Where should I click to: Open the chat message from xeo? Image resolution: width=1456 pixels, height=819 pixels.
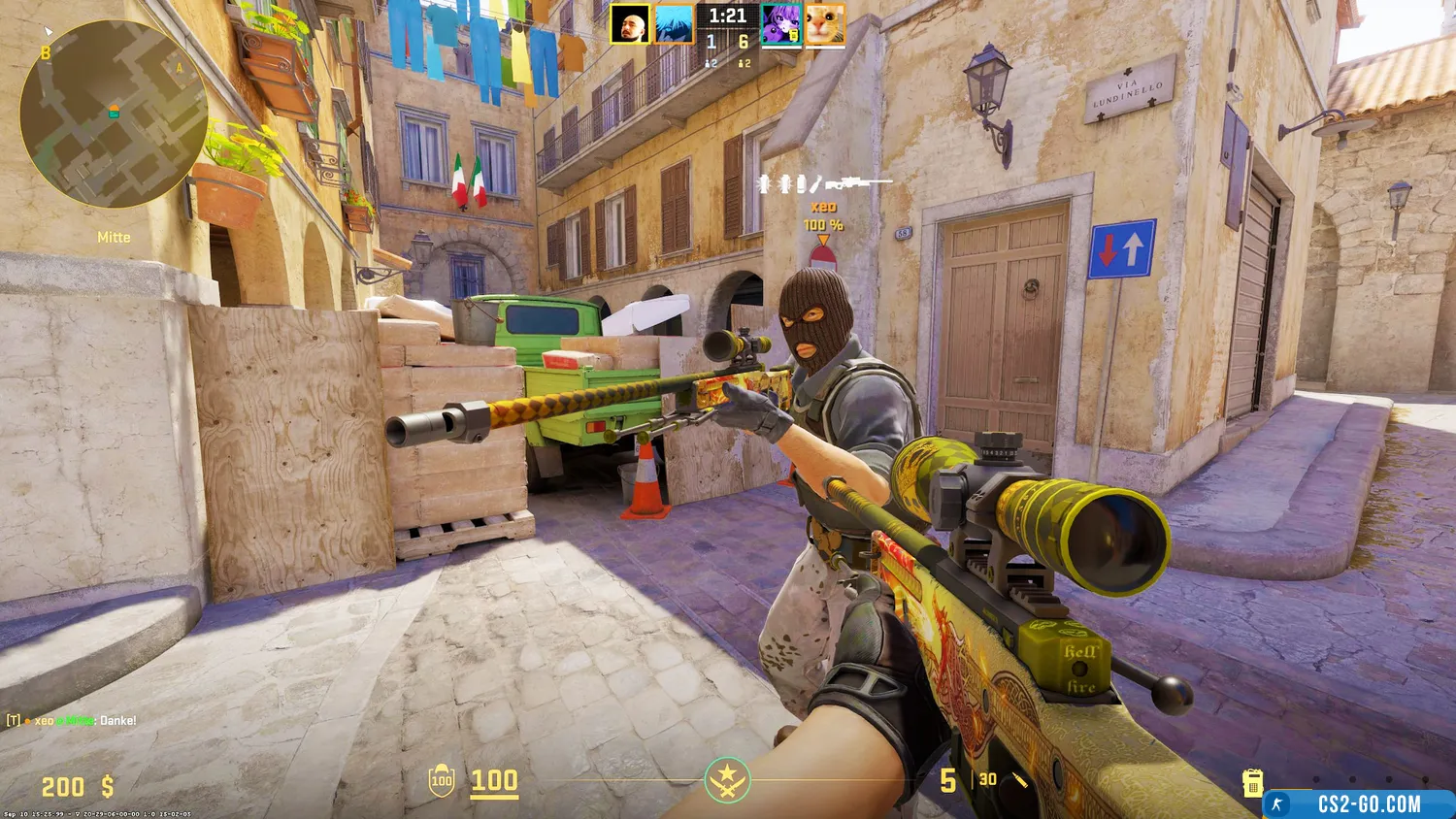73,721
